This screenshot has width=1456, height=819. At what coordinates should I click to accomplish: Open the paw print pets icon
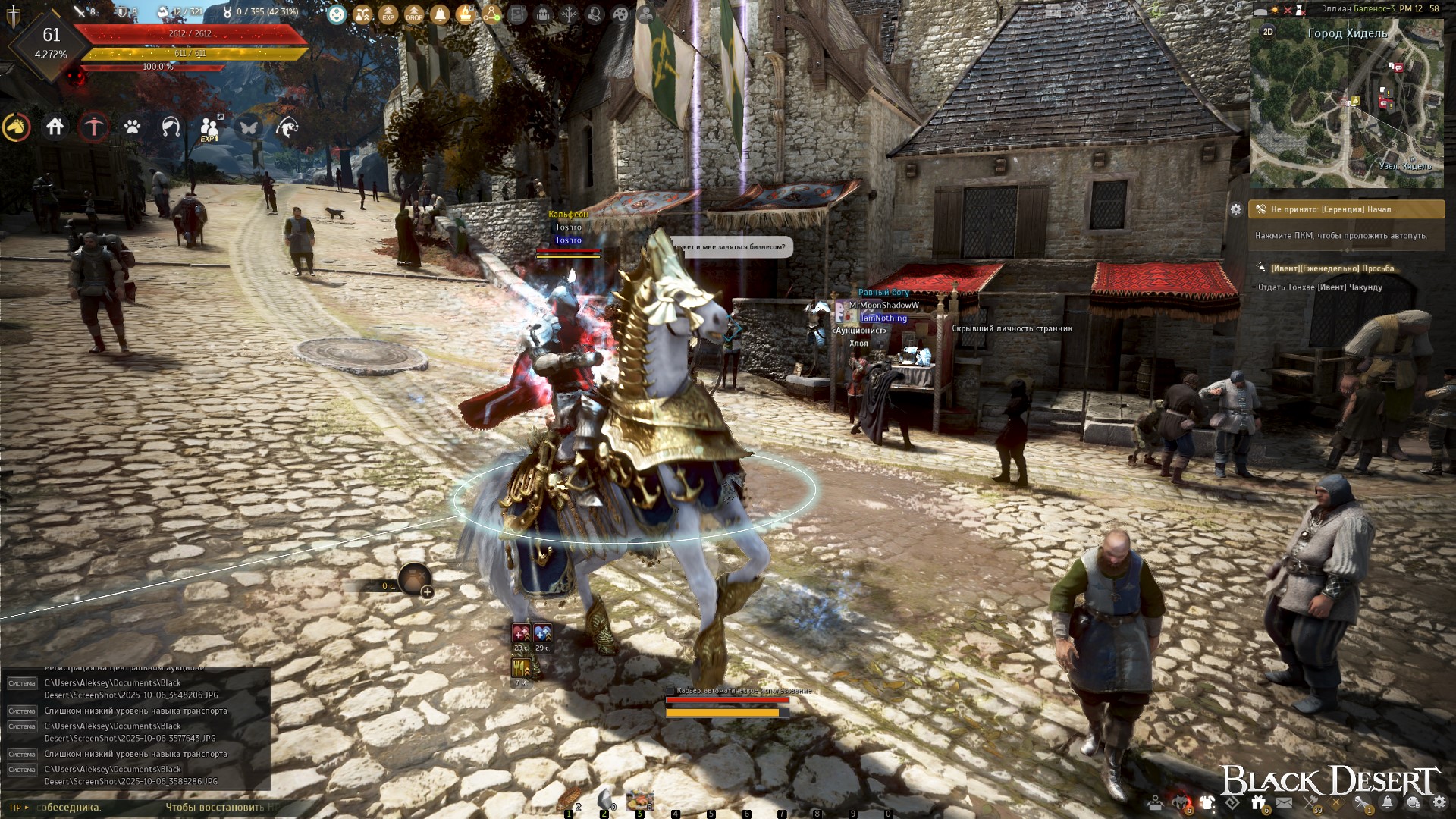click(x=133, y=127)
